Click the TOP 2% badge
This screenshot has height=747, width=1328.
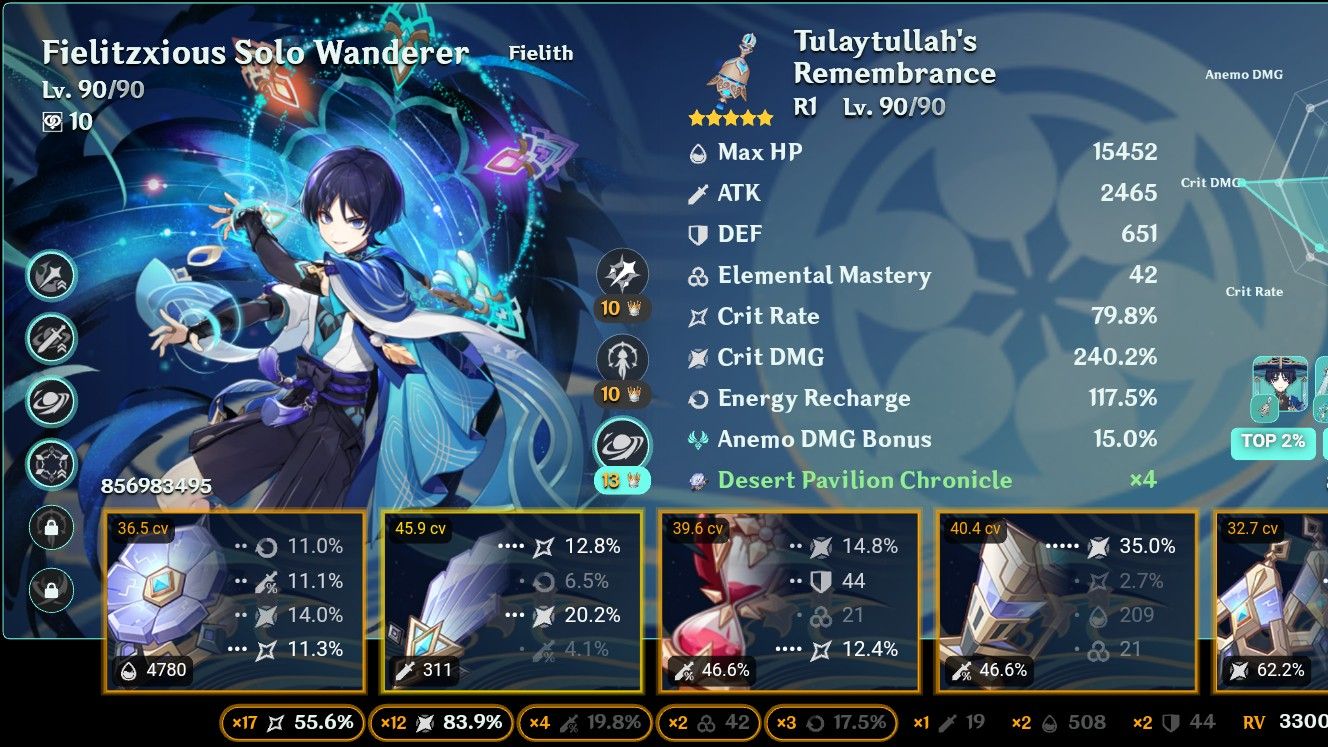1272,441
